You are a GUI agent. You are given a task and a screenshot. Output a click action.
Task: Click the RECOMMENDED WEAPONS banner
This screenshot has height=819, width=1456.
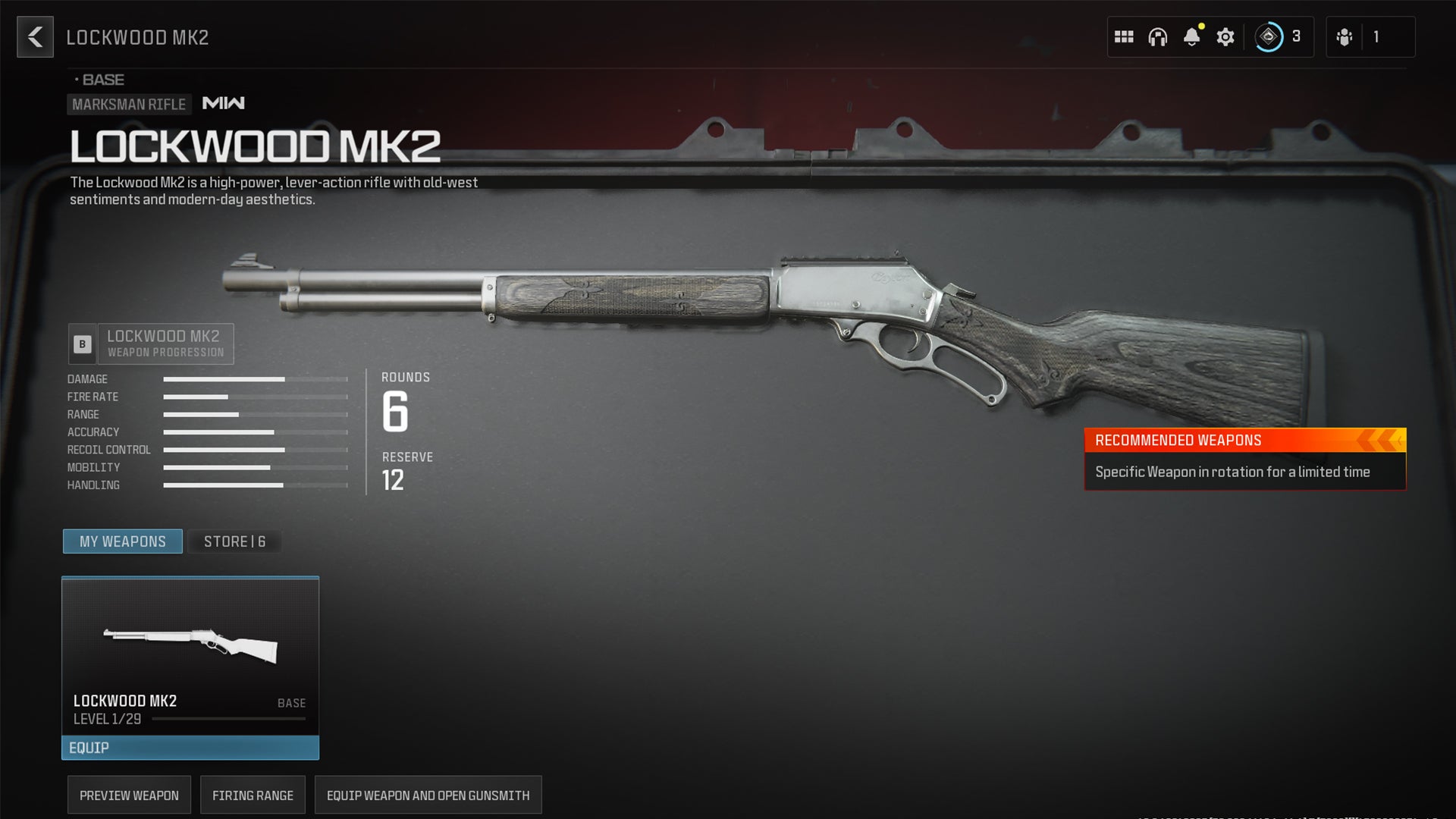pos(1244,440)
